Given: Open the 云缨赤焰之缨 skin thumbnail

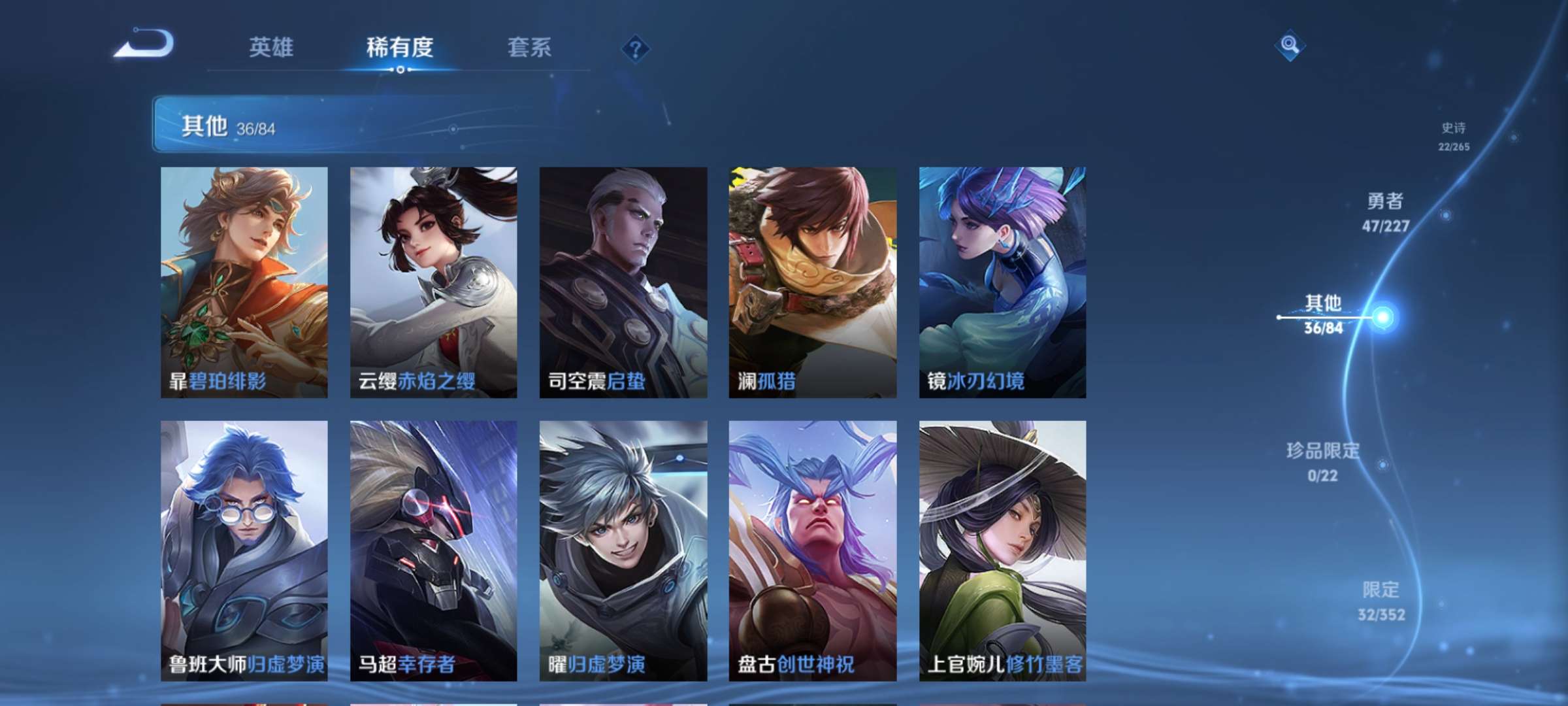Looking at the screenshot, I should pyautogui.click(x=433, y=281).
